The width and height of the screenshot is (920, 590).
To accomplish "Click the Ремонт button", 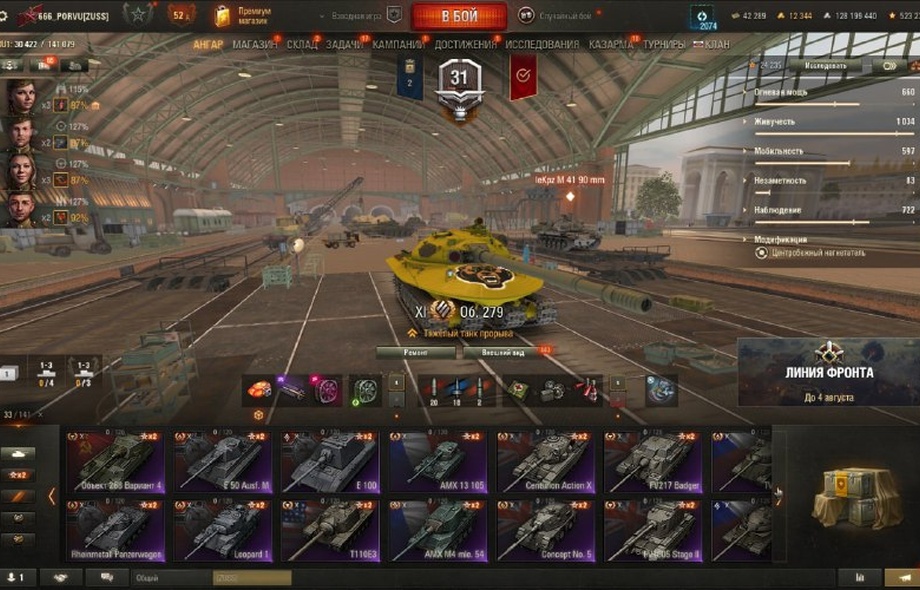I will (x=415, y=352).
